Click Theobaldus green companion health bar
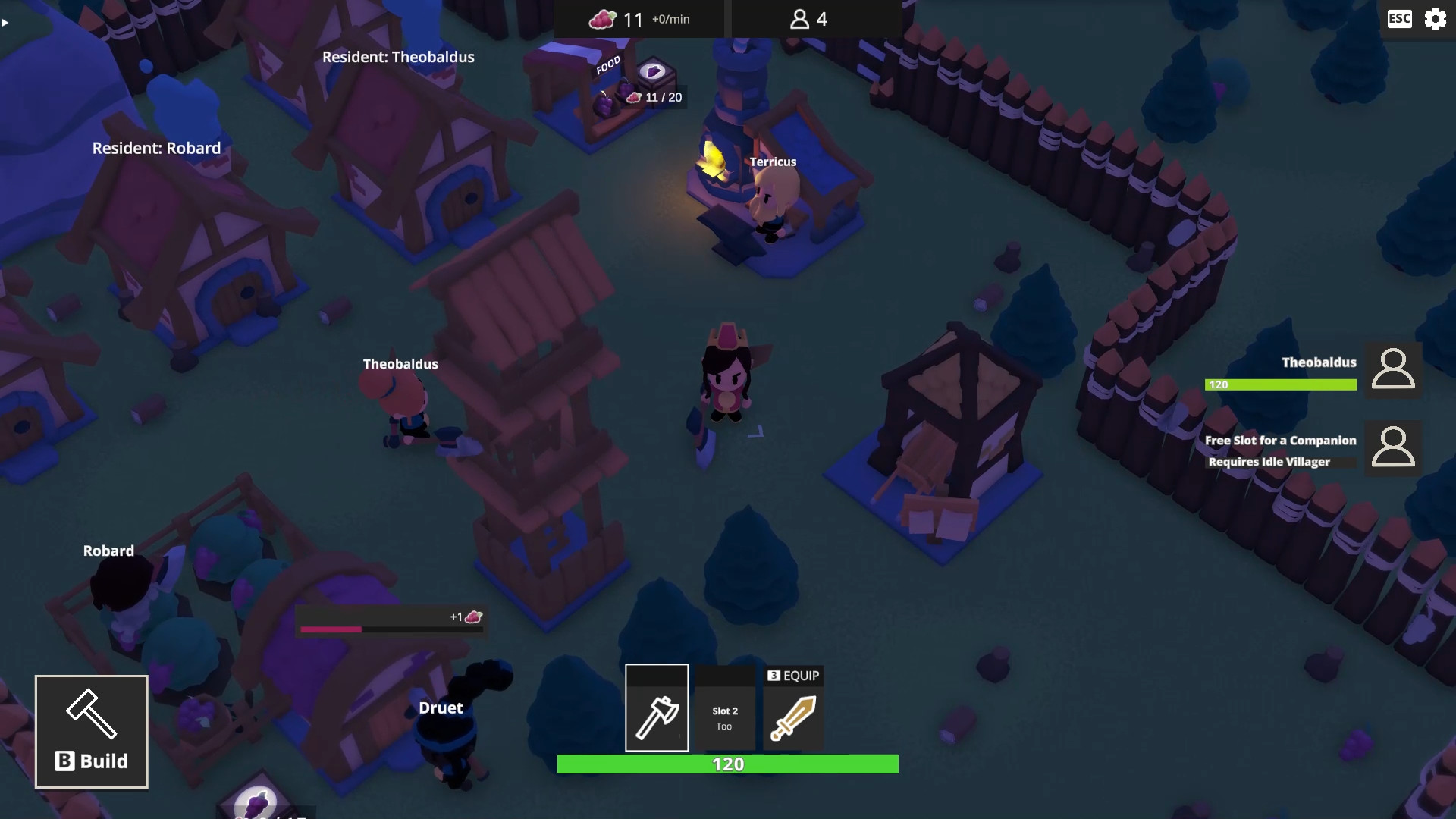Viewport: 1456px width, 819px height. pos(1281,384)
